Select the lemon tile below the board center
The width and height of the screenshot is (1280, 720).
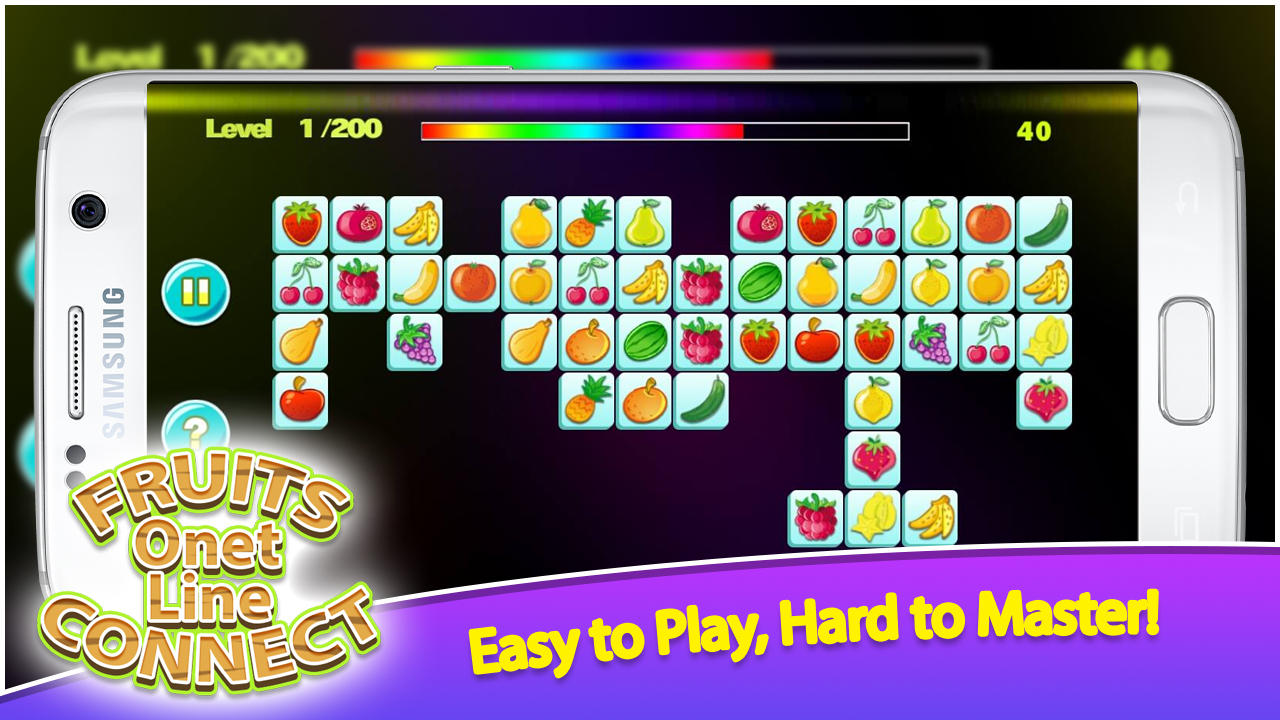(x=869, y=404)
